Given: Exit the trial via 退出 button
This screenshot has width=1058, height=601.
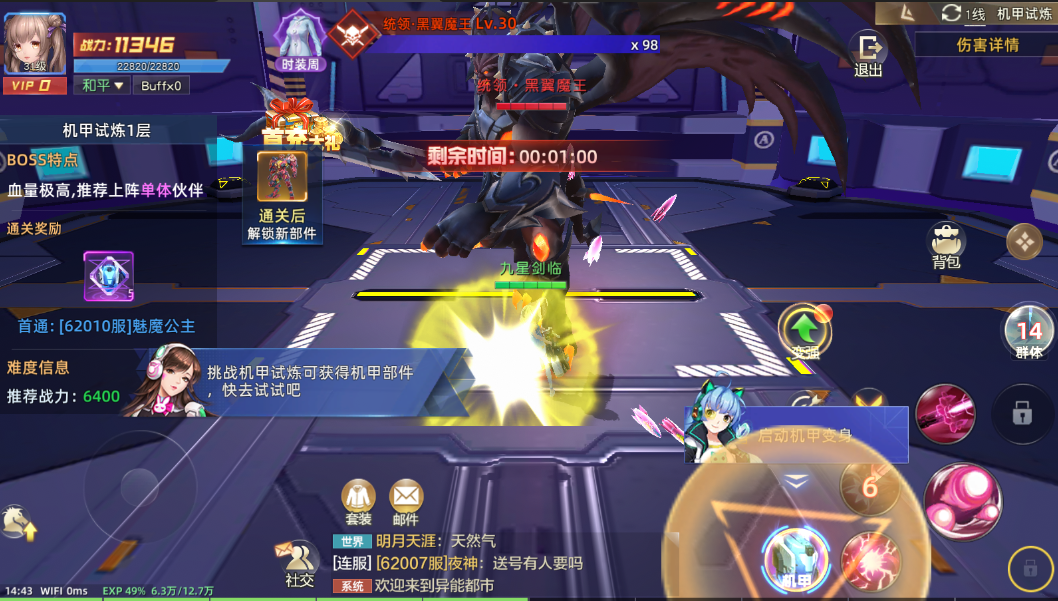Looking at the screenshot, I should (868, 53).
